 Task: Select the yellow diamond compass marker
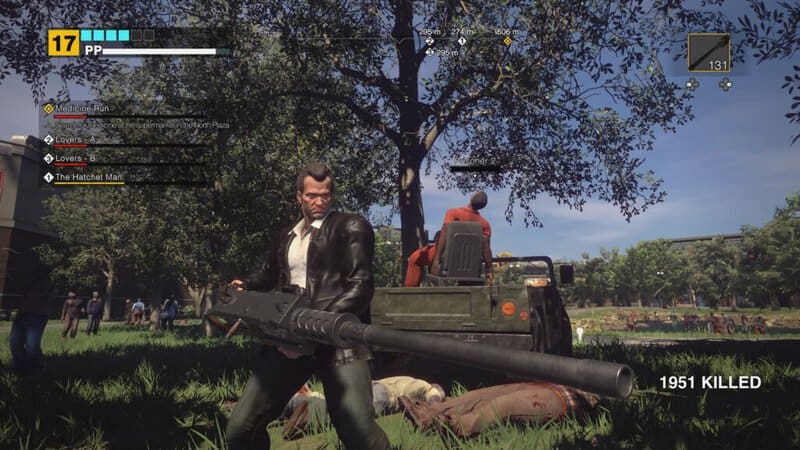tap(507, 42)
